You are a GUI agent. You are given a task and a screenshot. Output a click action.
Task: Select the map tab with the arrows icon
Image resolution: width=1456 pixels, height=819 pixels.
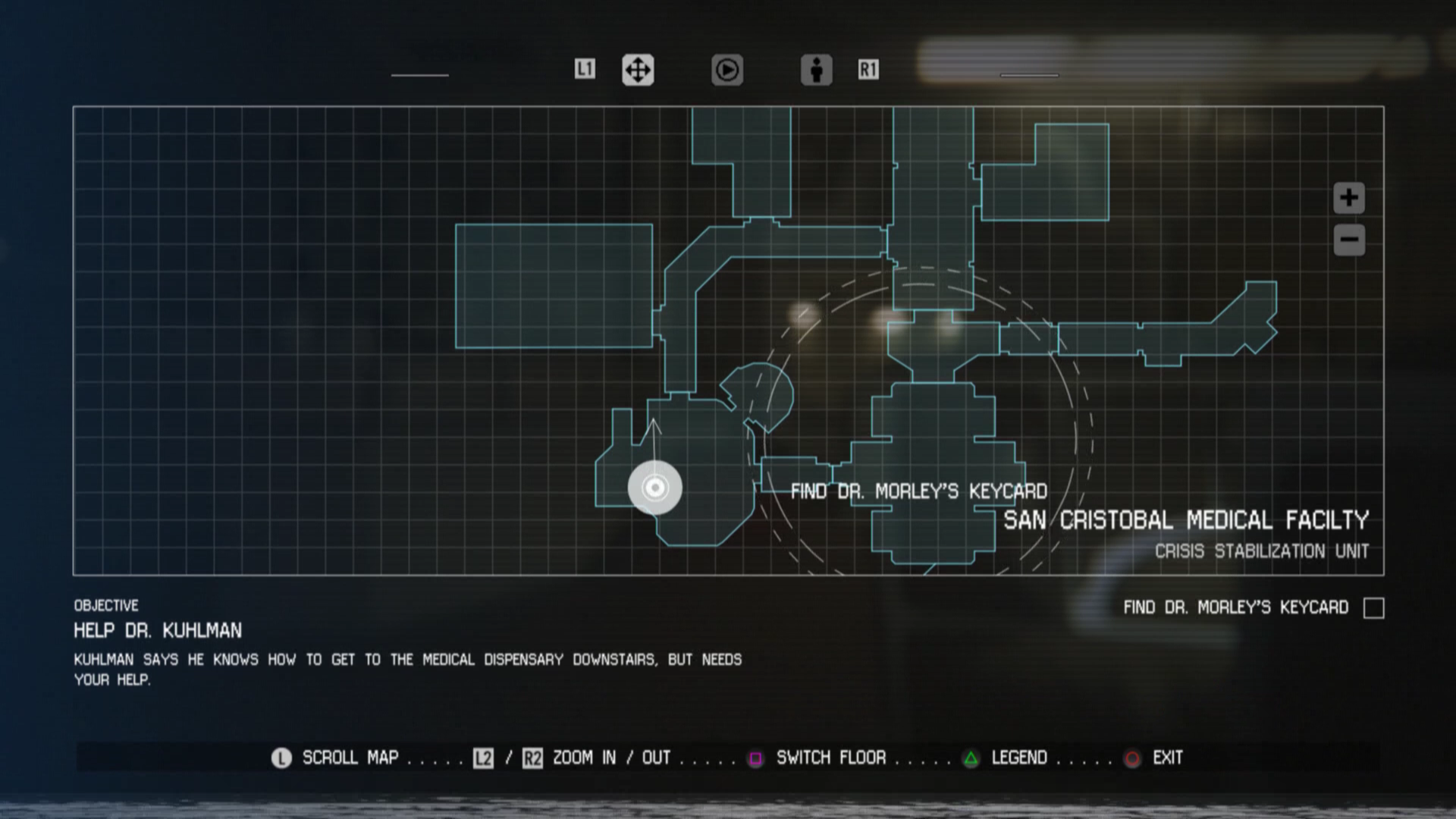tap(638, 70)
